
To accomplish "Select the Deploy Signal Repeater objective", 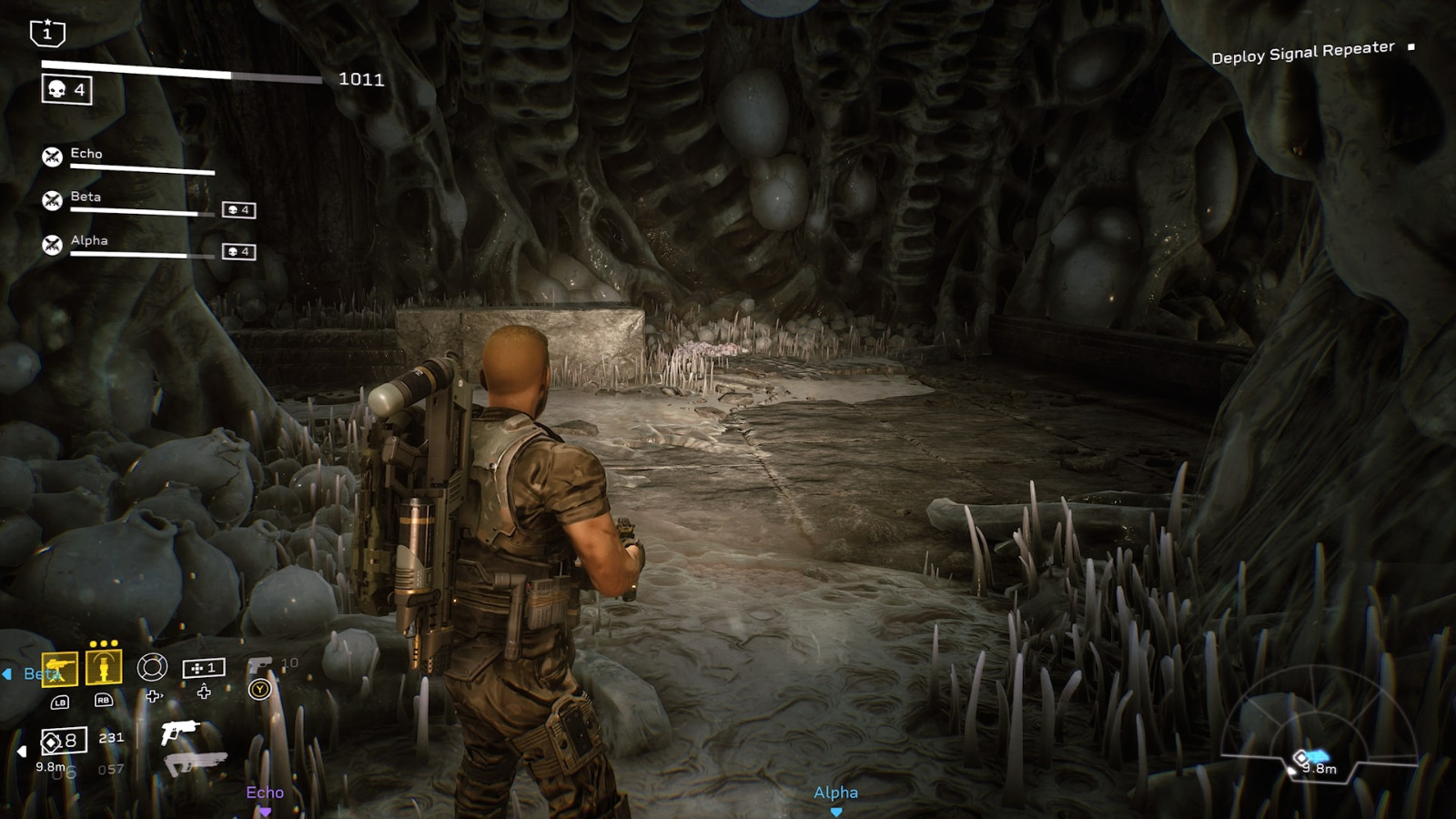I will (x=1302, y=53).
